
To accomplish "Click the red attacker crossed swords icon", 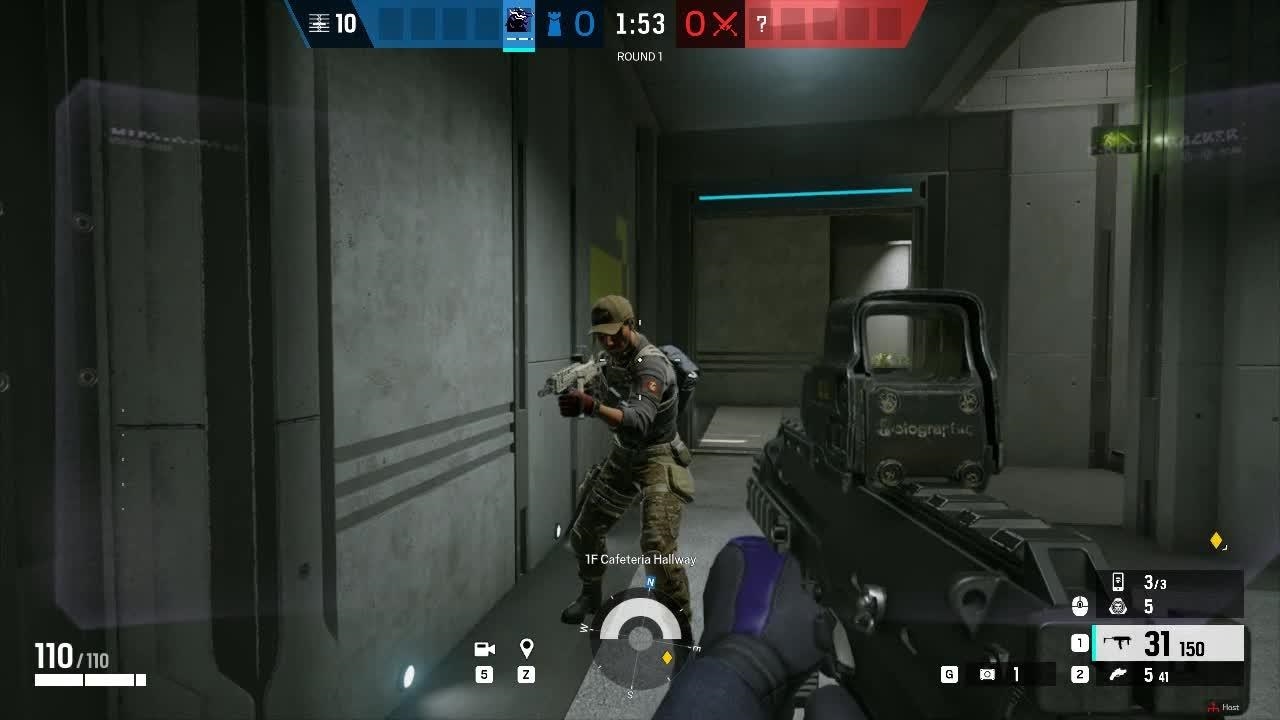I will 724,23.
